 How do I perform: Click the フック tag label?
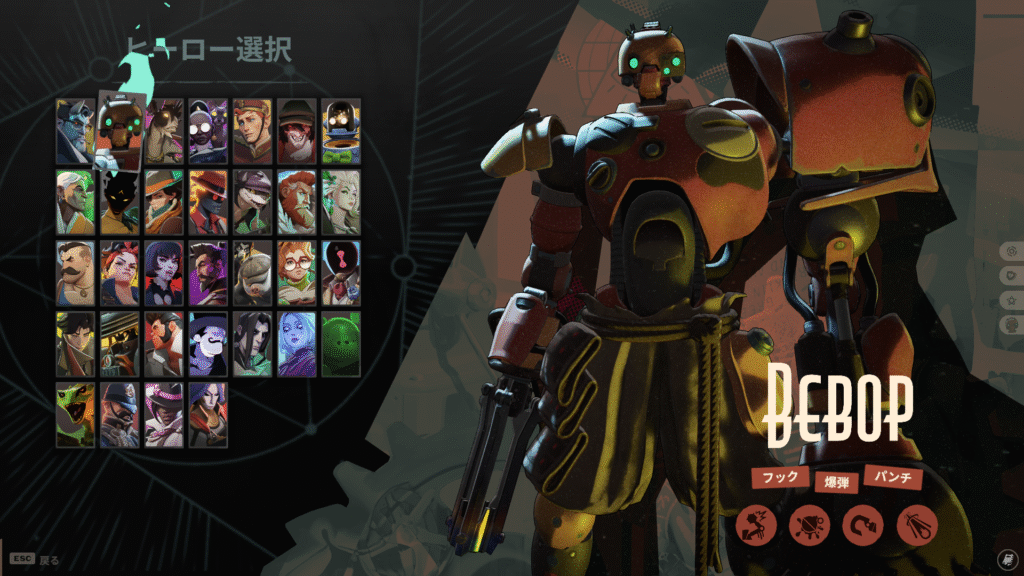point(780,477)
